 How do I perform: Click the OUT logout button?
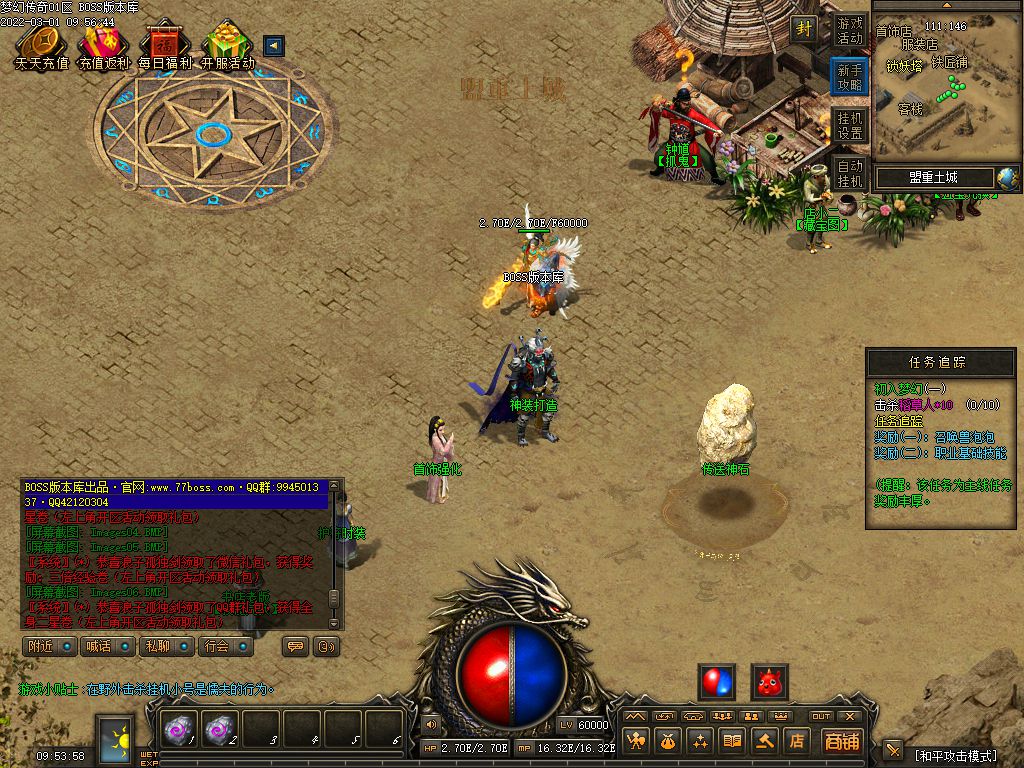[x=821, y=716]
